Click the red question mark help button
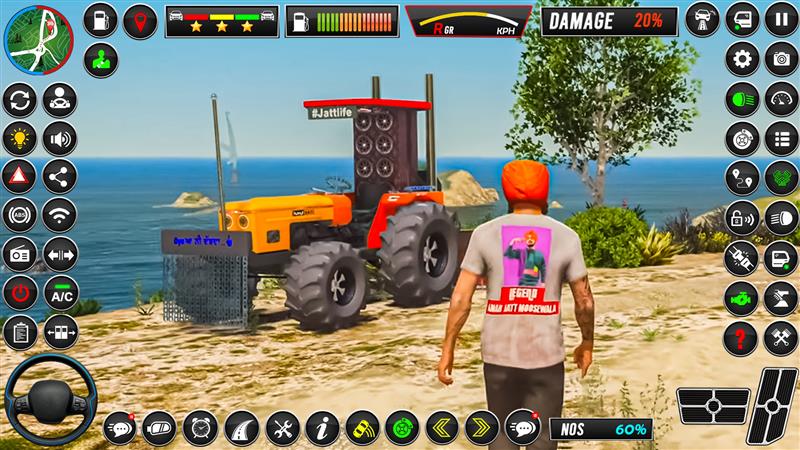800x450 pixels. pos(742,335)
